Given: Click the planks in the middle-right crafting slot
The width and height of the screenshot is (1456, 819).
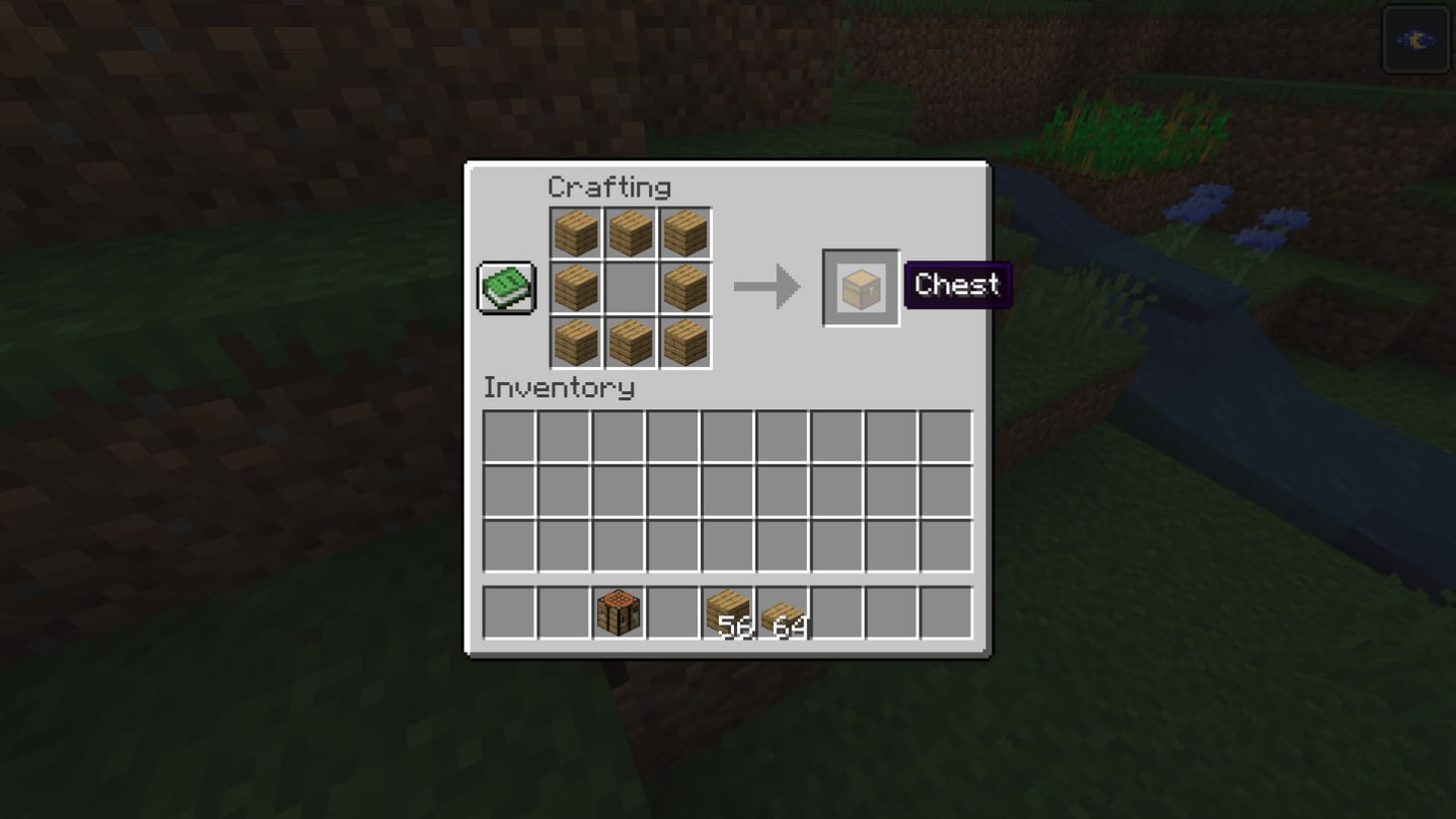Looking at the screenshot, I should pos(685,286).
